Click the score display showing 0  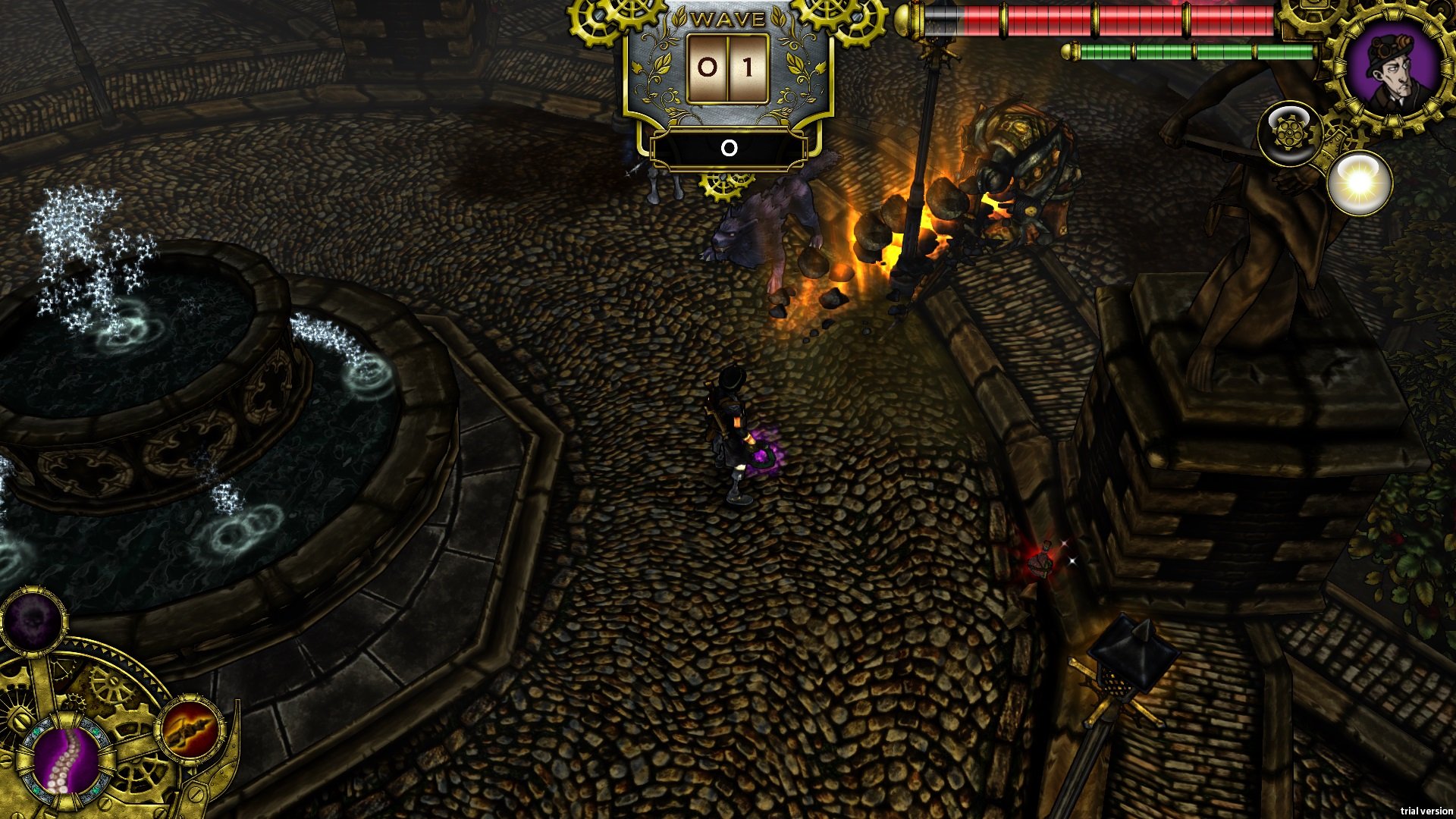[x=728, y=149]
